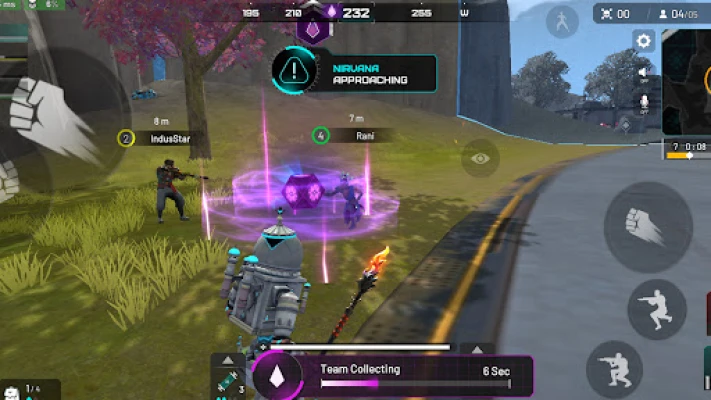The image size is (711, 400).
Task: Tap the right-side fist melee button
Action: point(647,226)
